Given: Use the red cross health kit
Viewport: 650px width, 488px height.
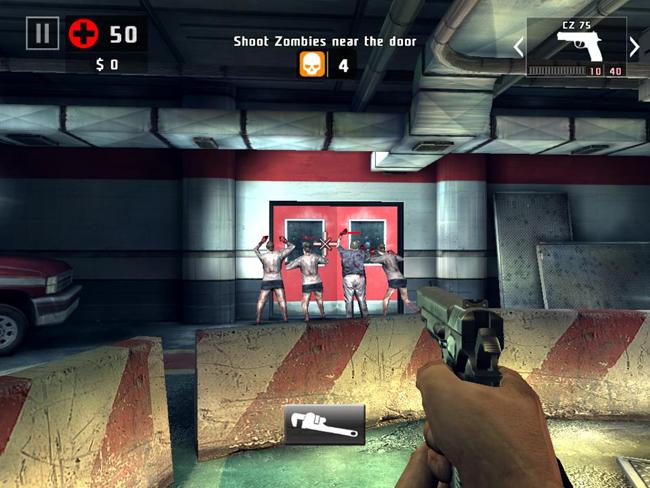Looking at the screenshot, I should click(84, 34).
